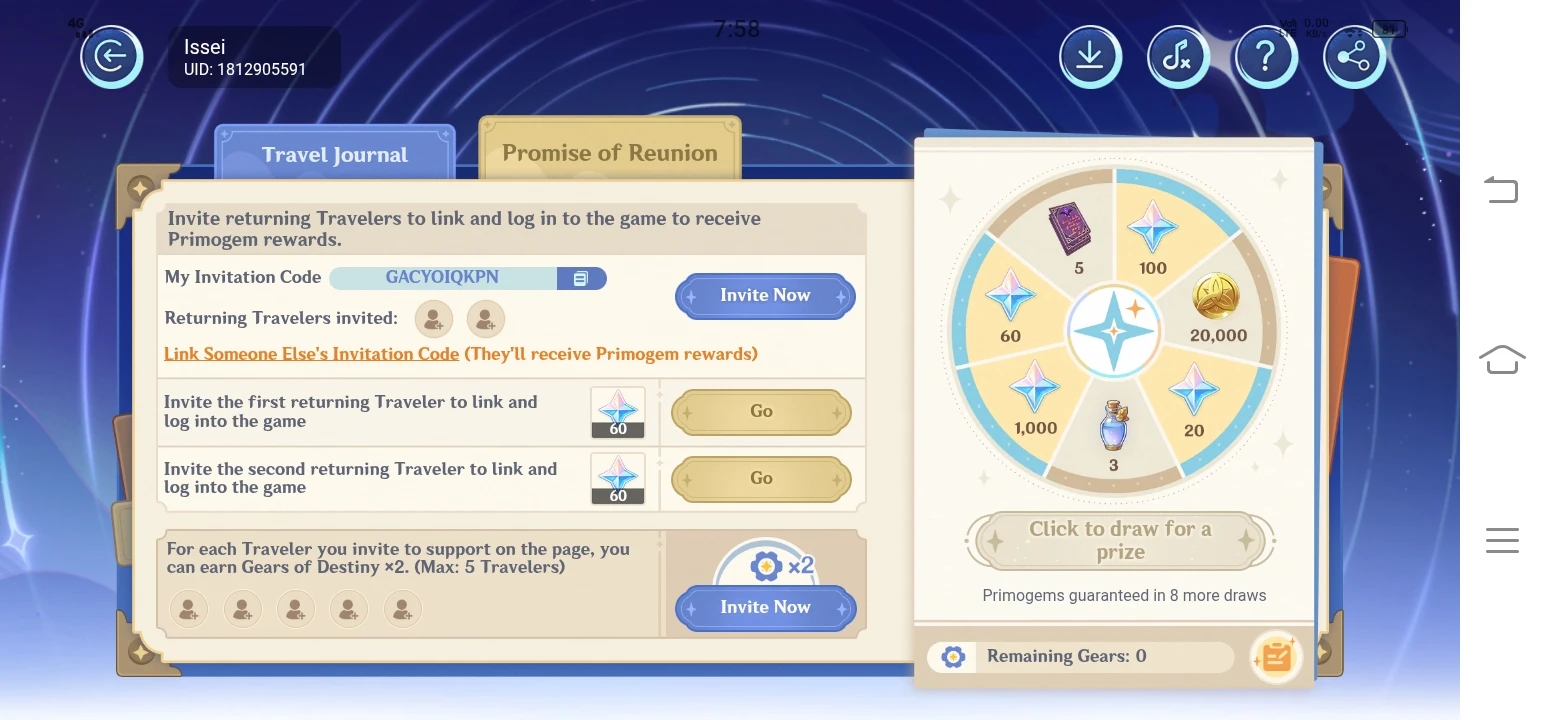
Task: Open the Promise of Reunion tab
Action: click(610, 152)
